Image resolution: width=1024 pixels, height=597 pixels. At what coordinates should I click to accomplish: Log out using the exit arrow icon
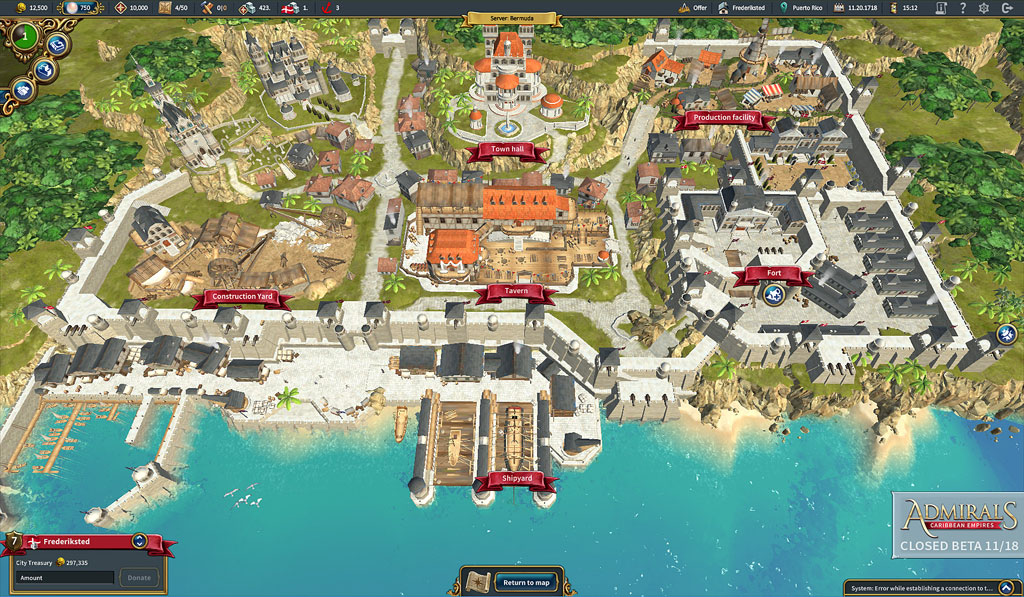tap(1009, 7)
